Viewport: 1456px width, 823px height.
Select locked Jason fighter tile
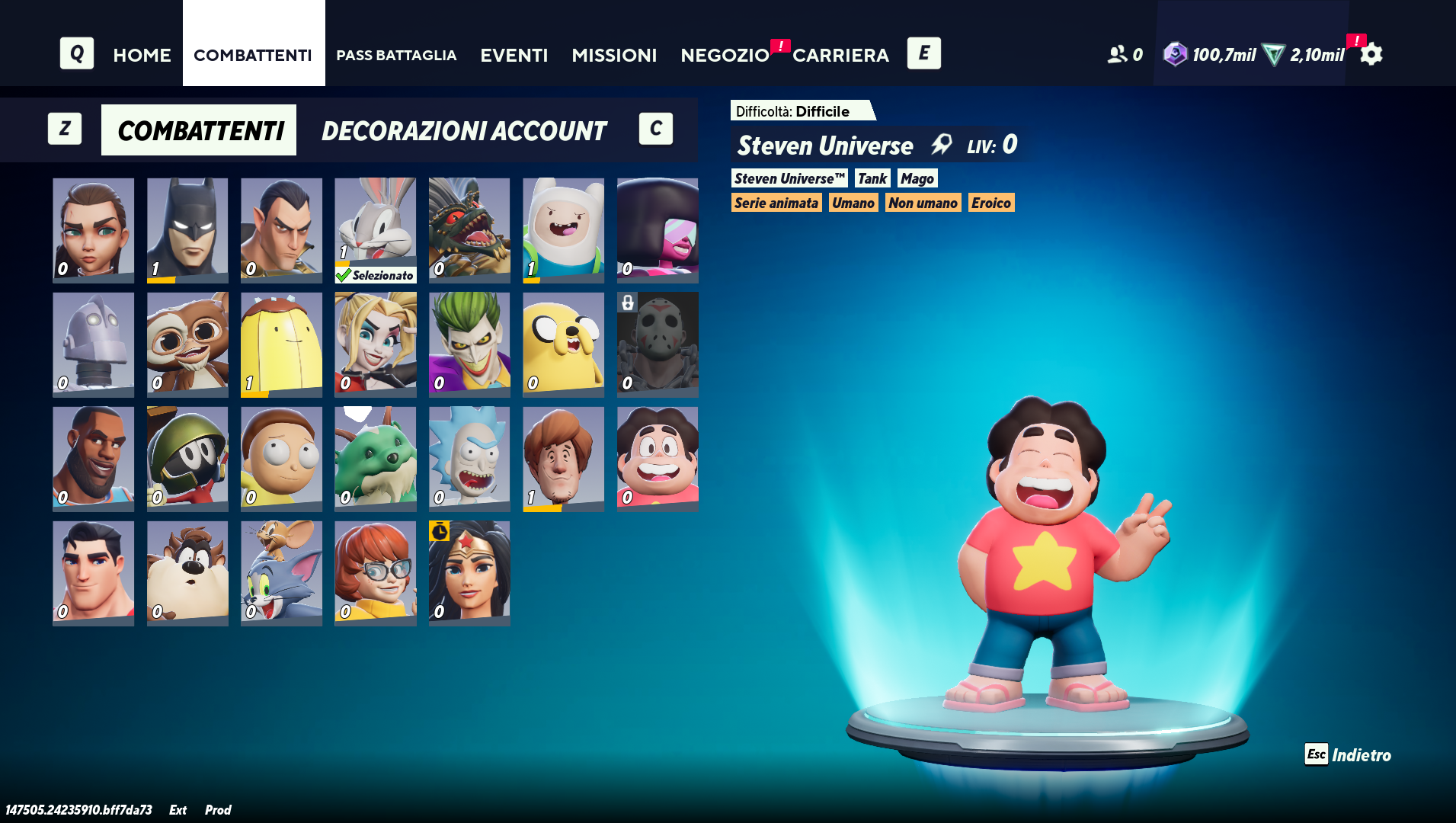pyautogui.click(x=658, y=344)
